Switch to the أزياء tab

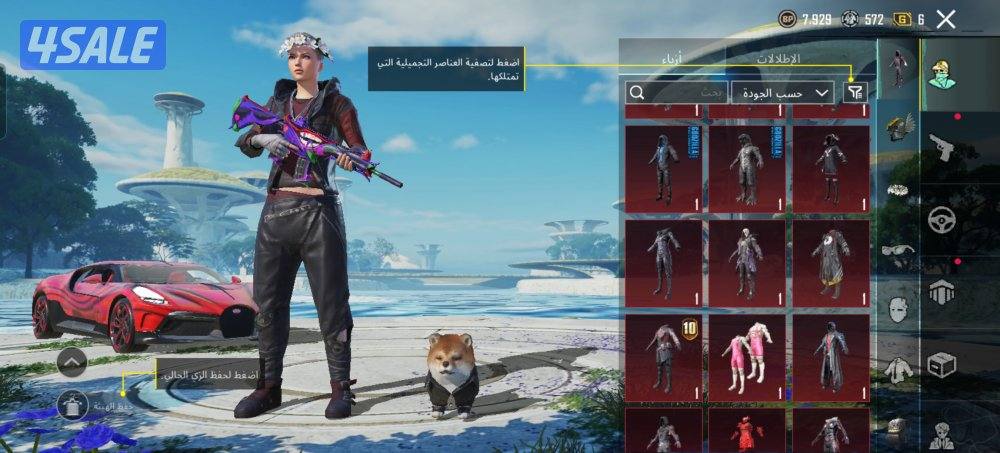pyautogui.click(x=672, y=58)
